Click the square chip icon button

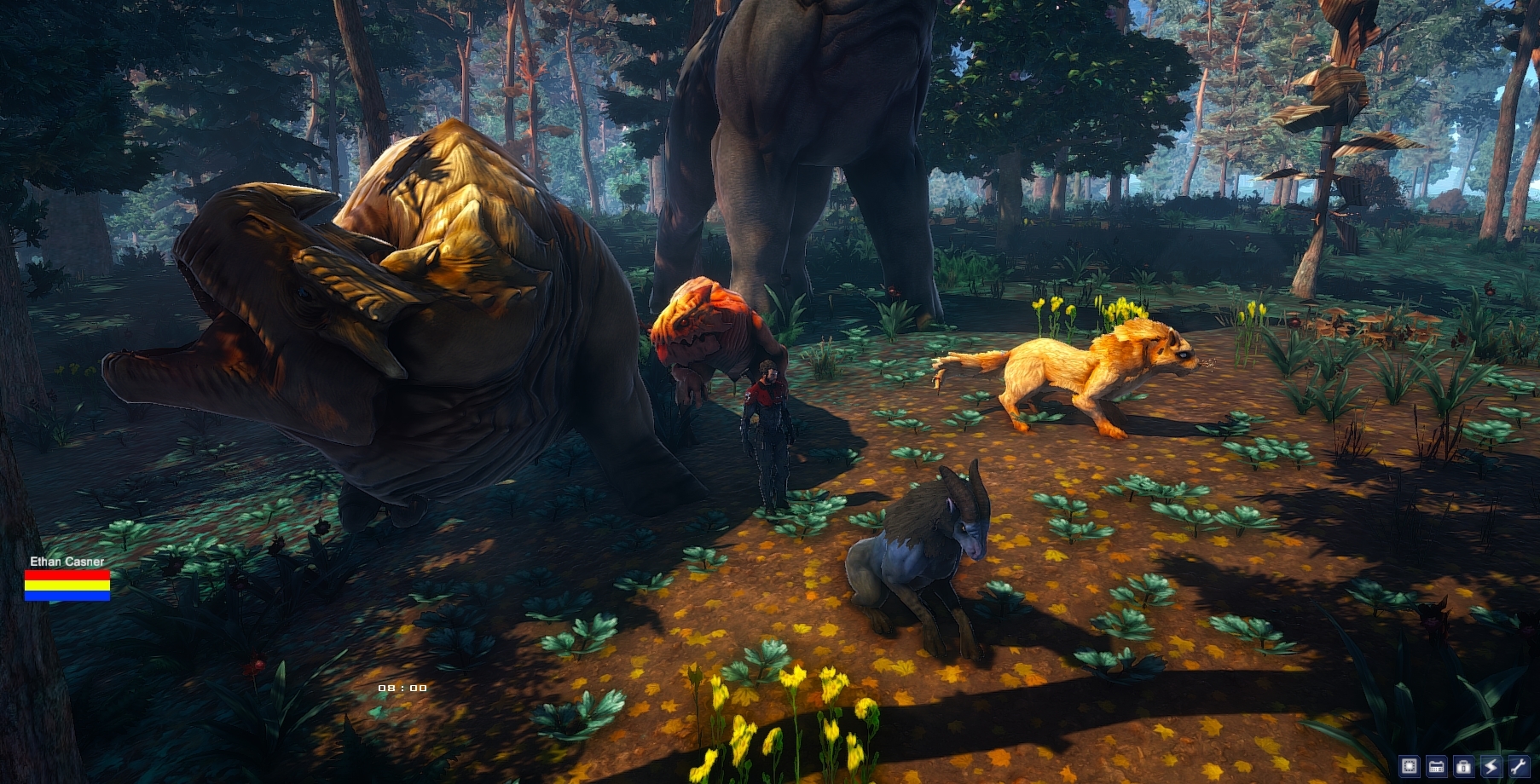pos(1410,766)
